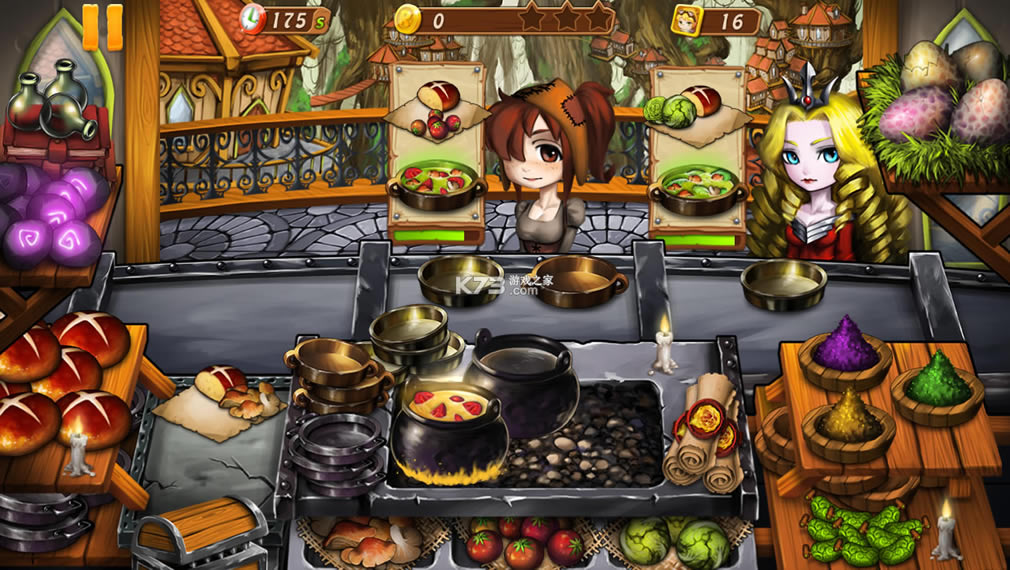Pick the yellow spice bowl
The height and width of the screenshot is (570, 1010).
coord(848,422)
